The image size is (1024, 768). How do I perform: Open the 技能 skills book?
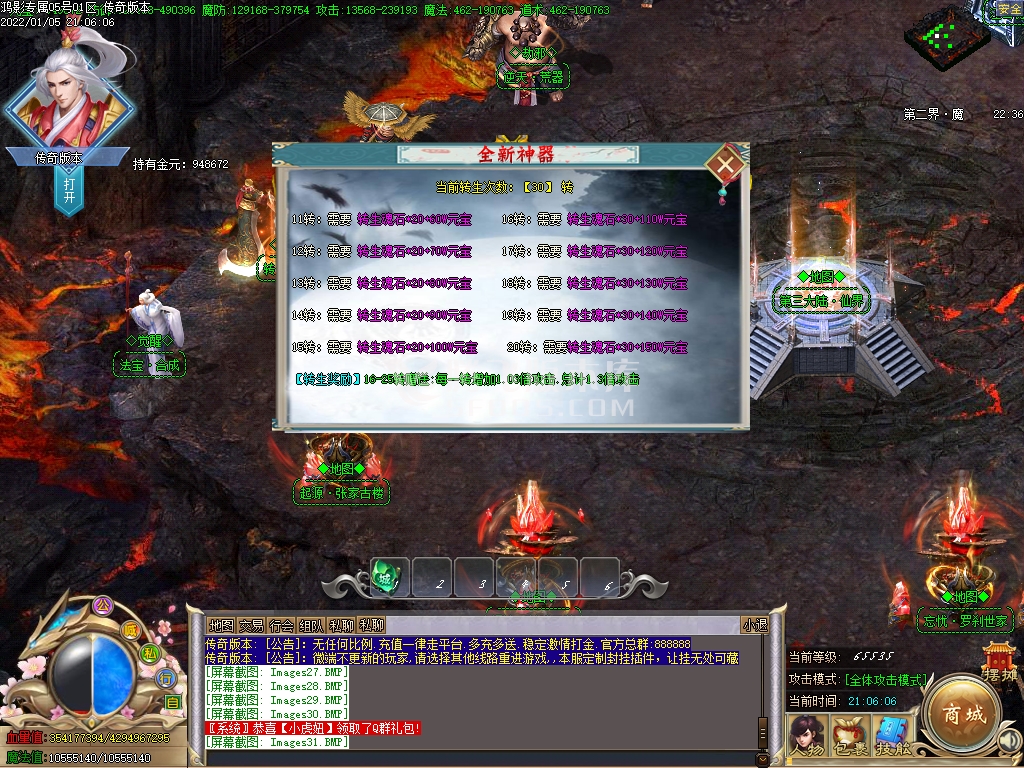[891, 735]
